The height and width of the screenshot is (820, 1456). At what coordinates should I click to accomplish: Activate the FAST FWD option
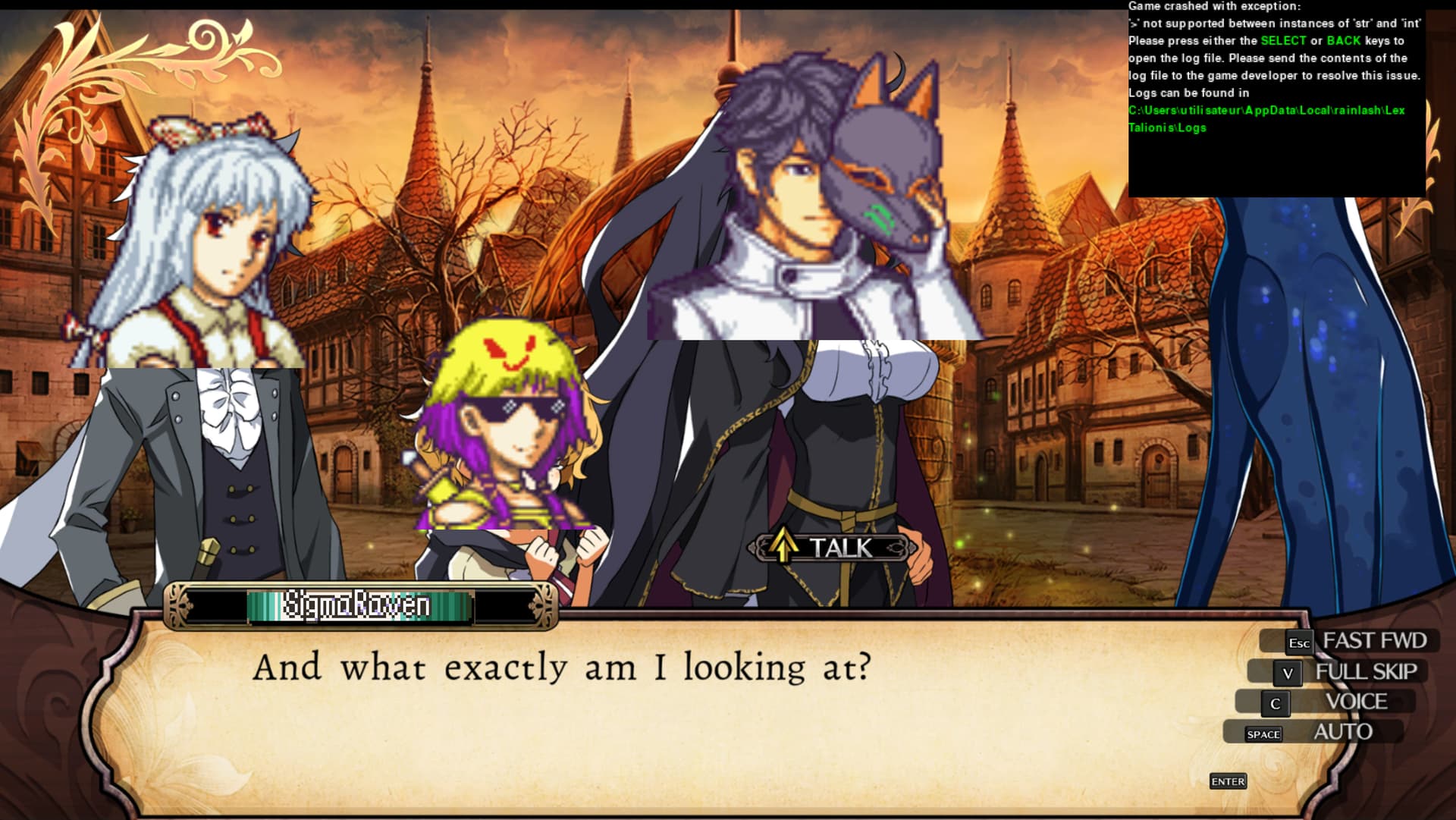[1356, 641]
